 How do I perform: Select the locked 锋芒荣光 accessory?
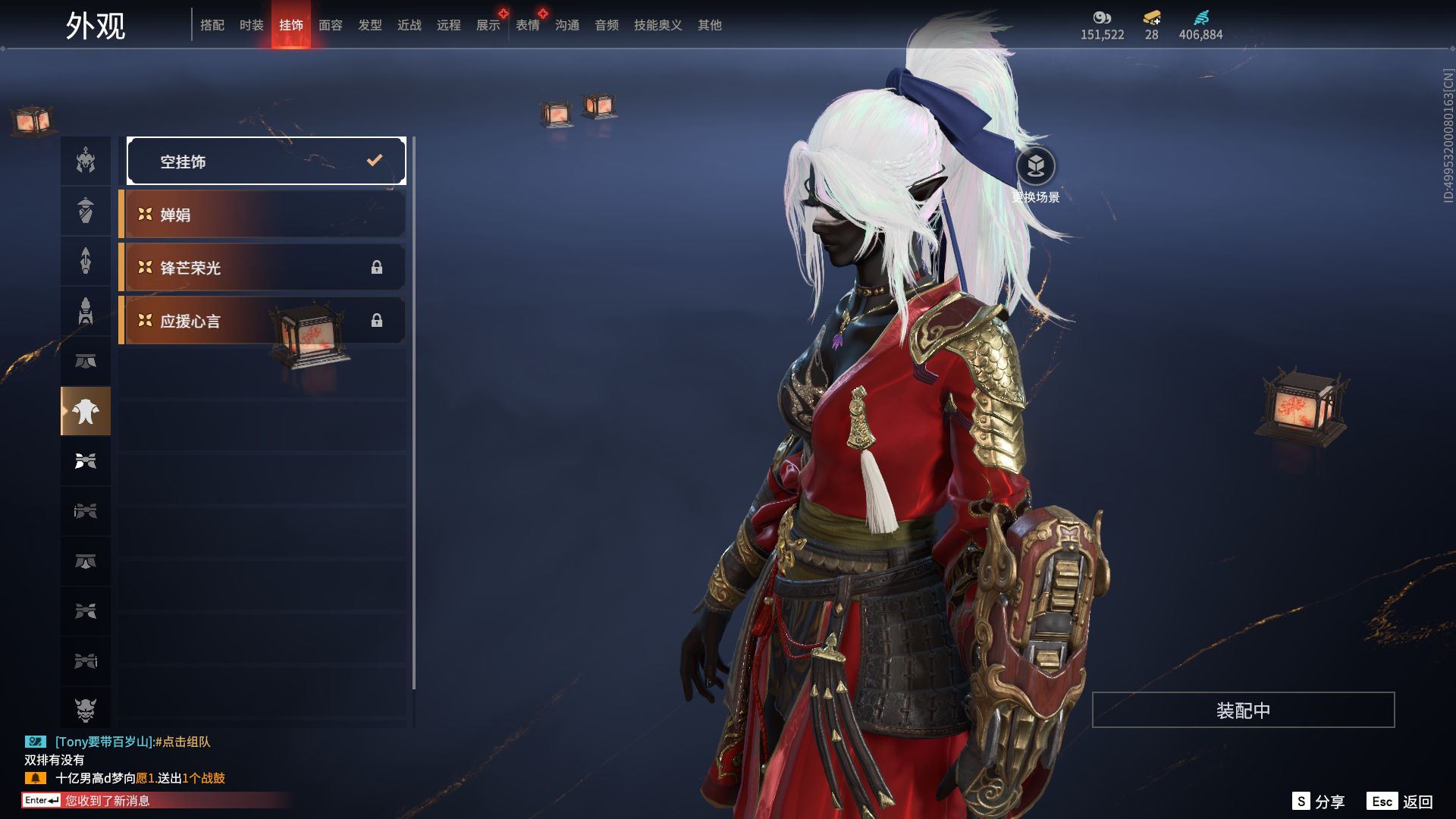tap(262, 268)
